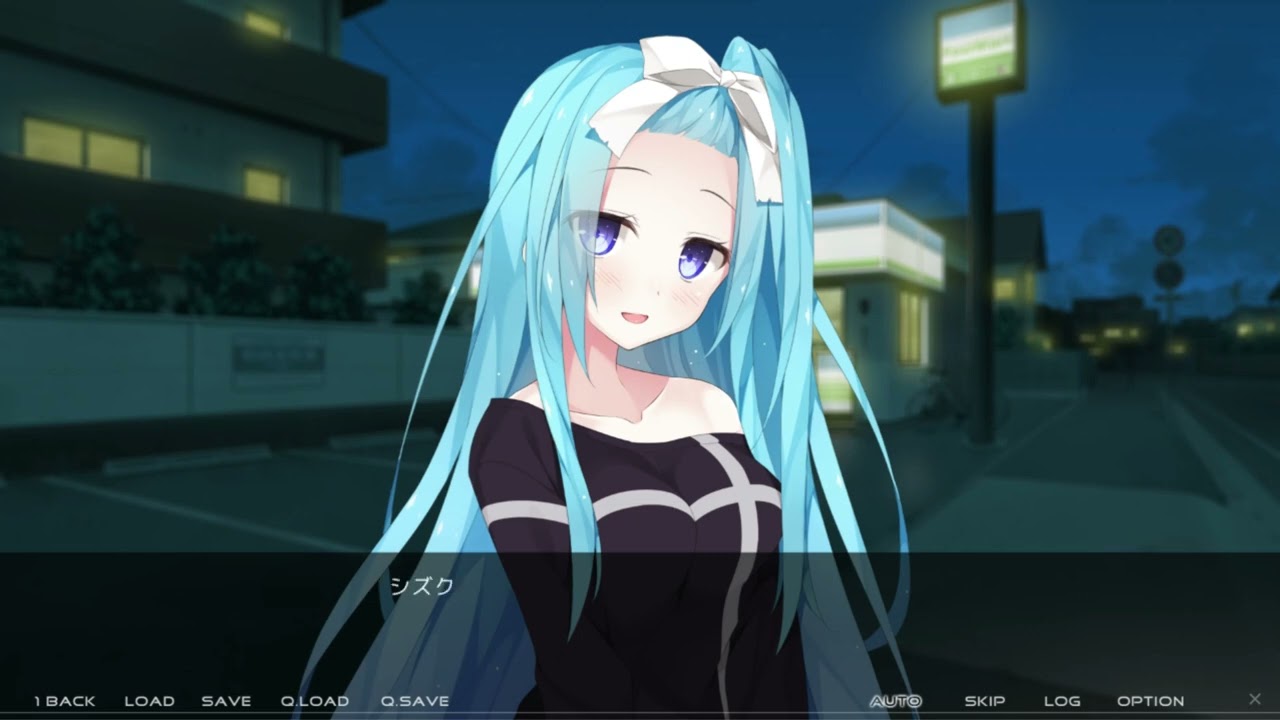Open the LOAD screen
1280x720 pixels.
point(149,701)
